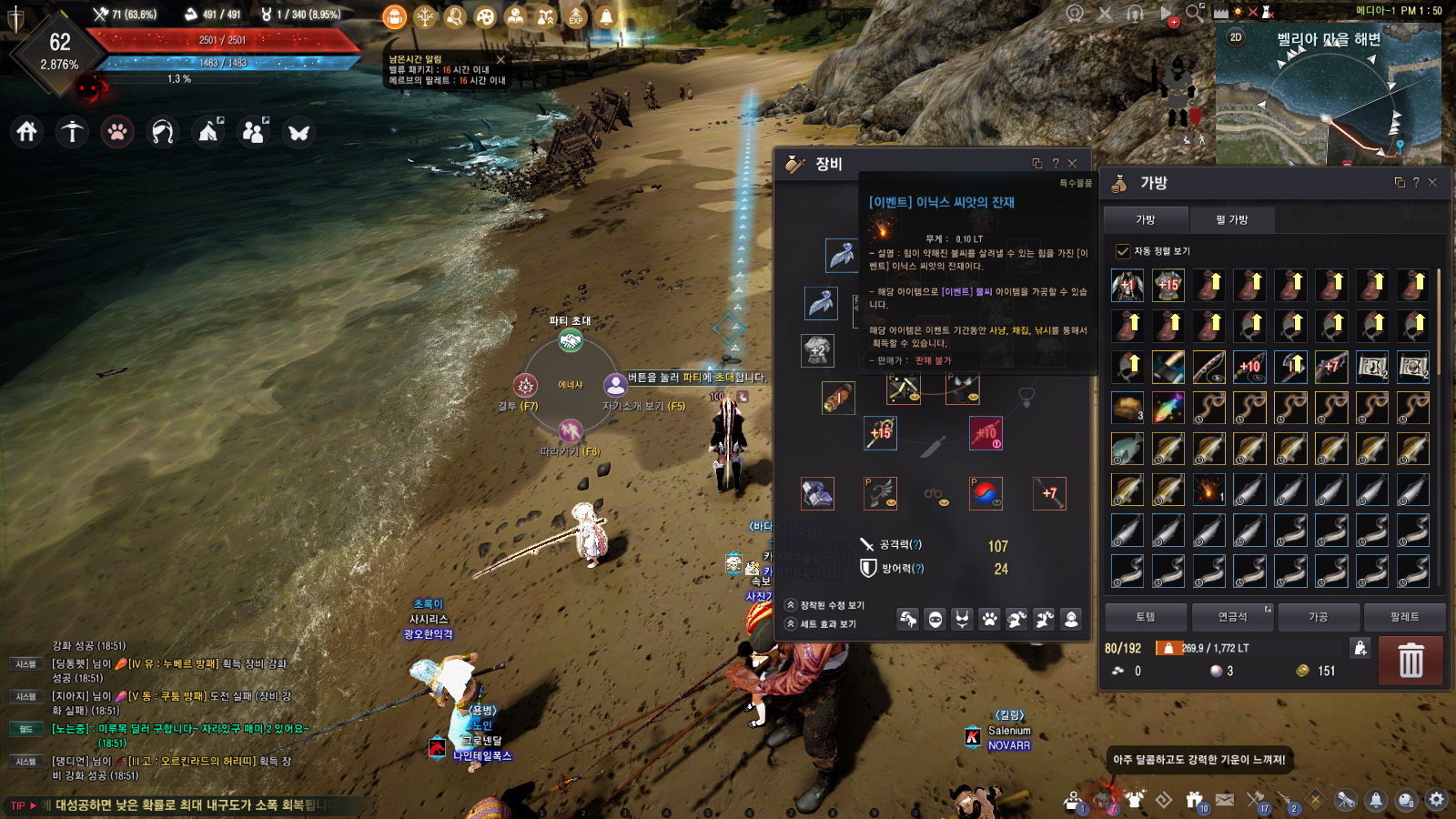Viewport: 1456px width, 819px height.
Task: Choose the 결투 duel option
Action: point(525,386)
